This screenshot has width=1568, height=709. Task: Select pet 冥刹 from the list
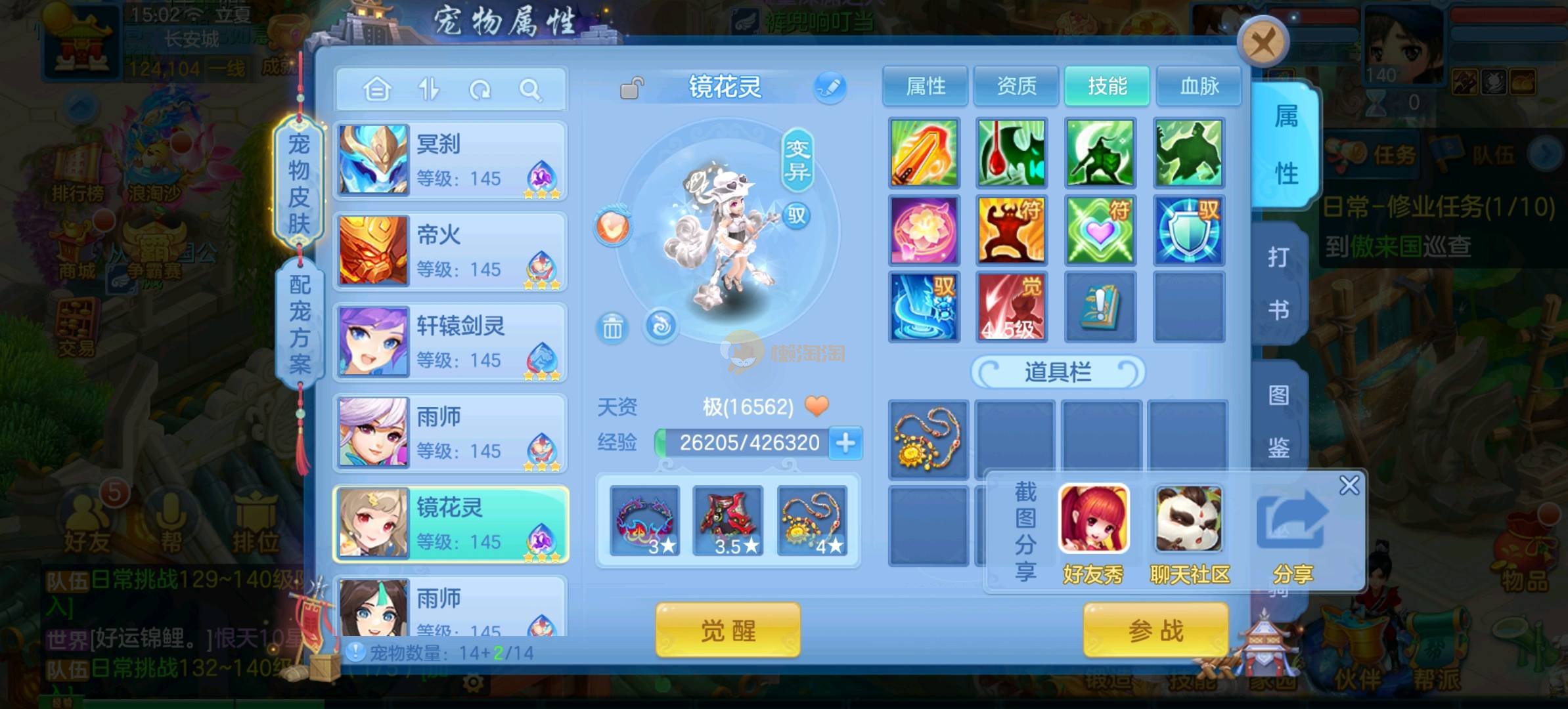(x=451, y=160)
